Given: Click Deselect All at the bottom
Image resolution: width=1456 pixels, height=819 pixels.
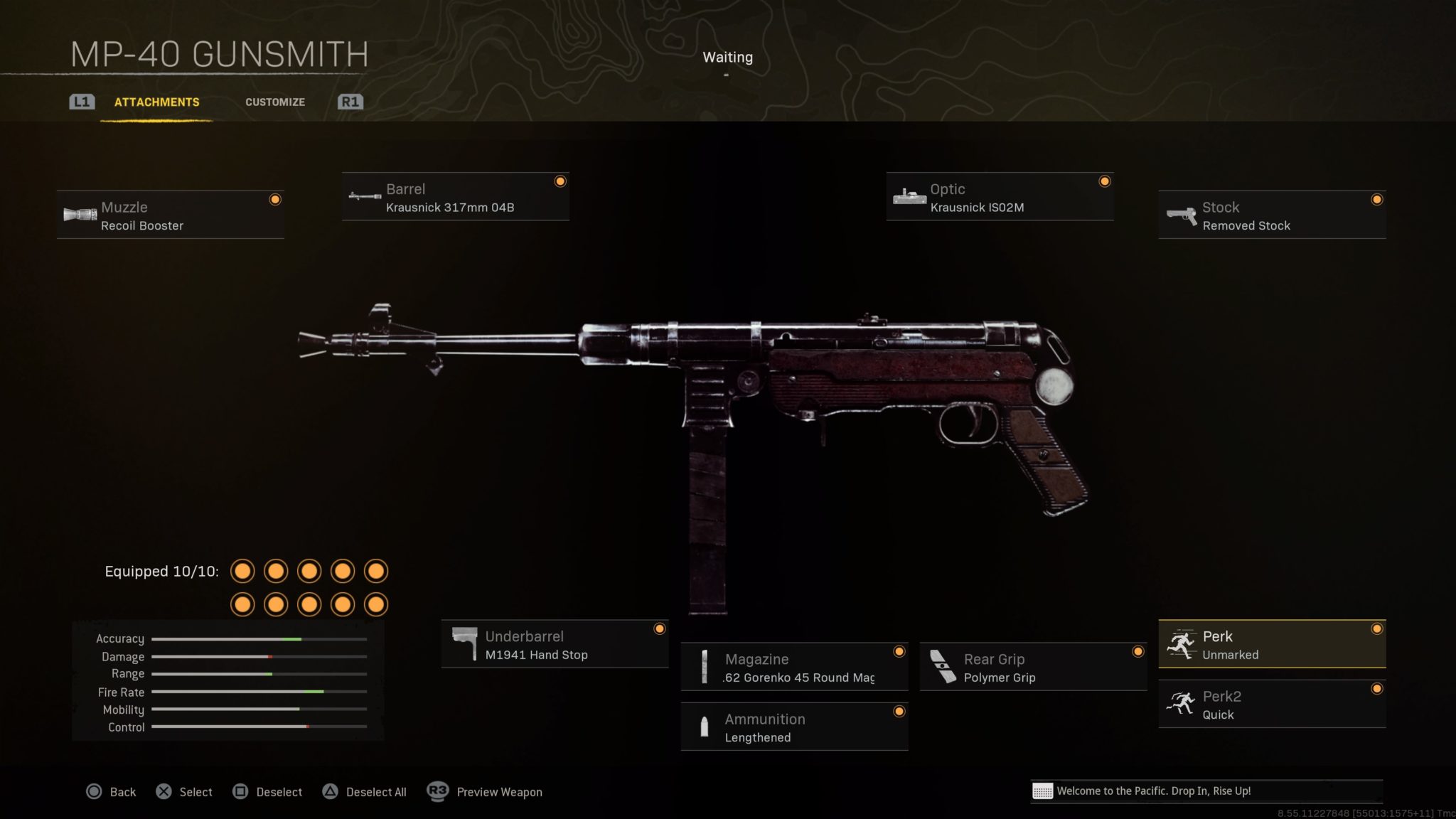Looking at the screenshot, I should 375,791.
